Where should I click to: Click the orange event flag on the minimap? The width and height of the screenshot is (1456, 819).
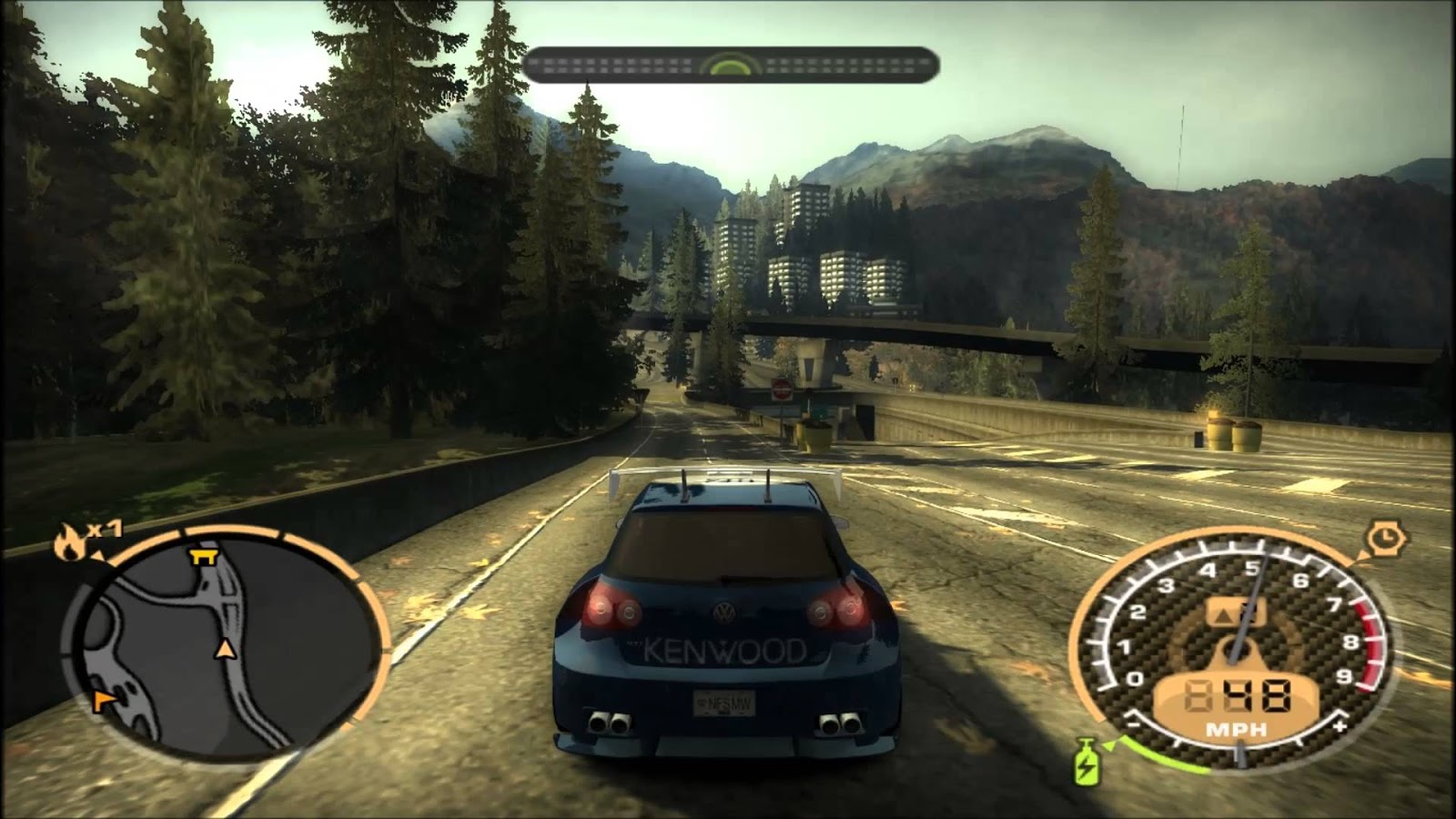coord(102,699)
